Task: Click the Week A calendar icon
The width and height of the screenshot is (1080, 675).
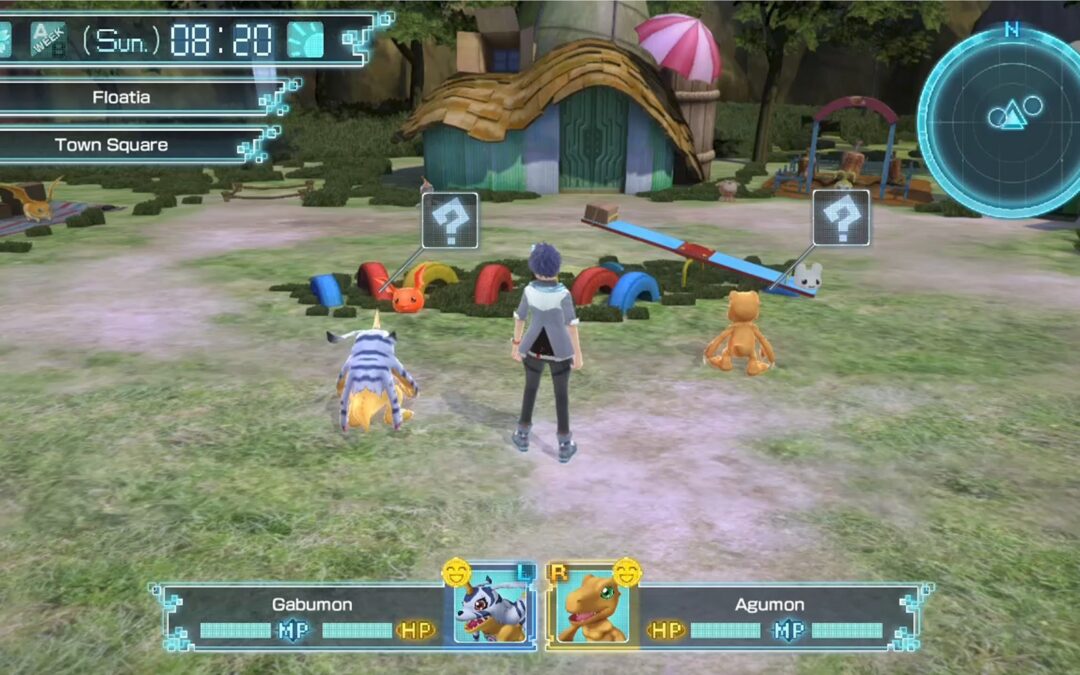Action: coord(47,39)
